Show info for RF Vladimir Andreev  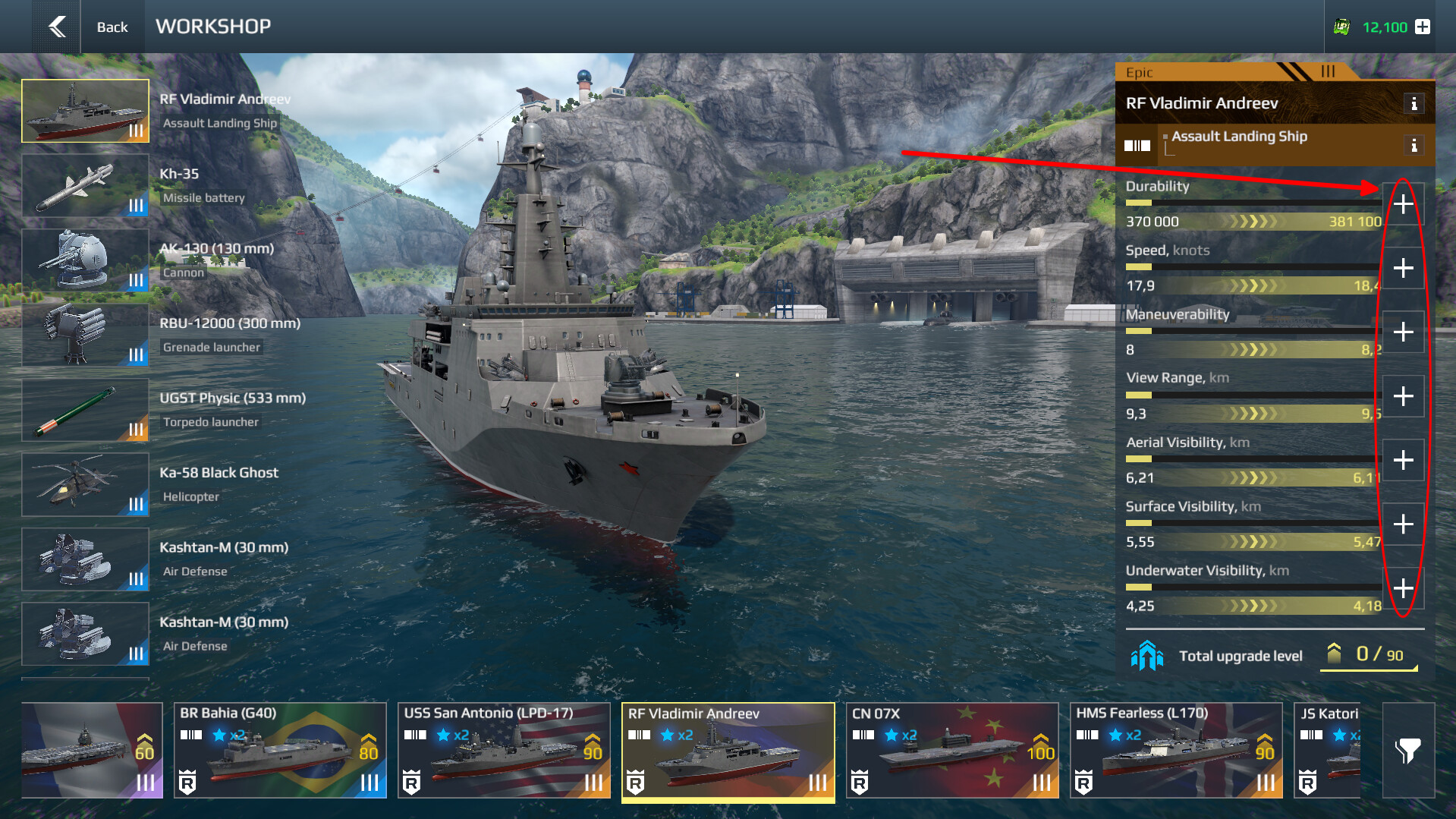[x=1414, y=104]
